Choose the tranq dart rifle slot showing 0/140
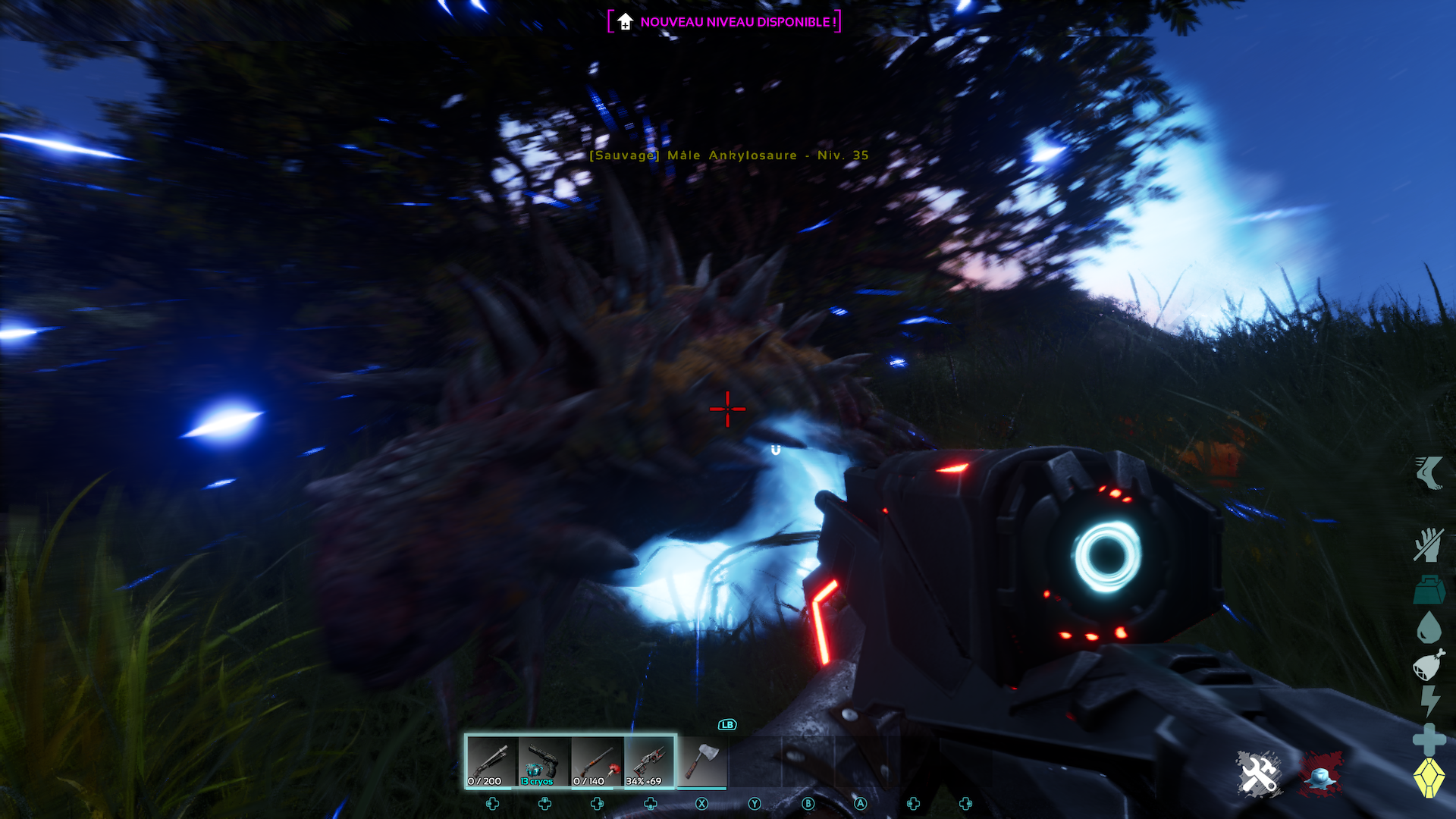Screen dimensions: 1456x819 coord(597,761)
